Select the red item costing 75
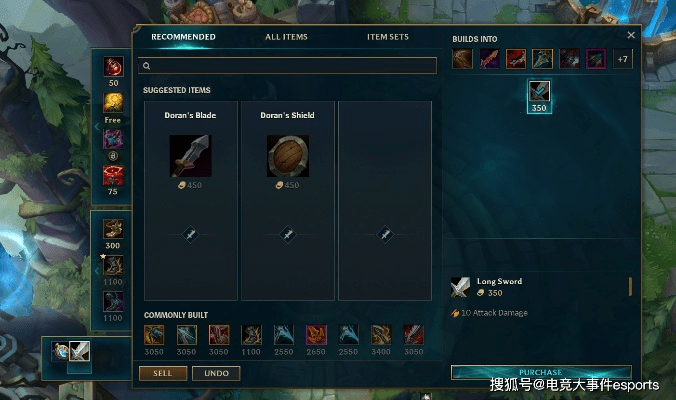Image resolution: width=676 pixels, height=400 pixels. point(113,176)
